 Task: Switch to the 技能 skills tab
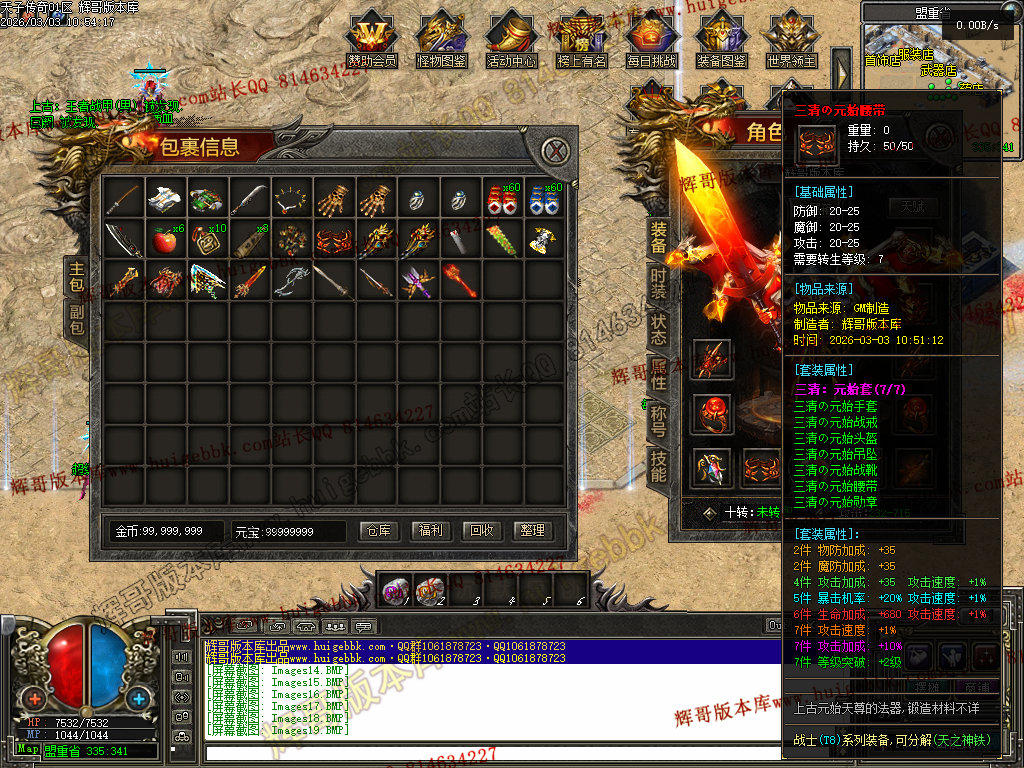pos(658,464)
